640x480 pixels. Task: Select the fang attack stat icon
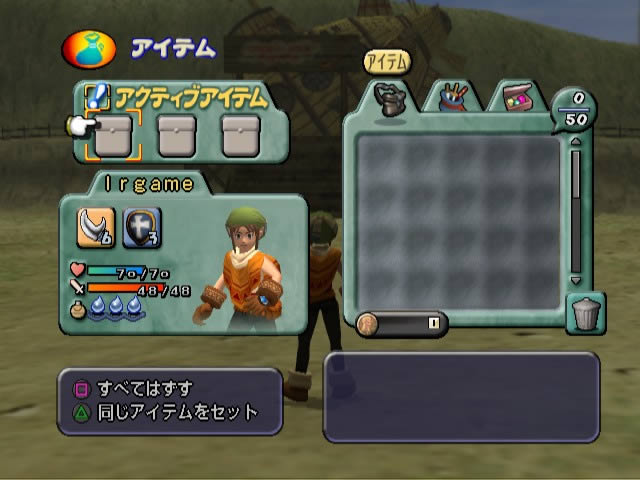click(x=96, y=231)
